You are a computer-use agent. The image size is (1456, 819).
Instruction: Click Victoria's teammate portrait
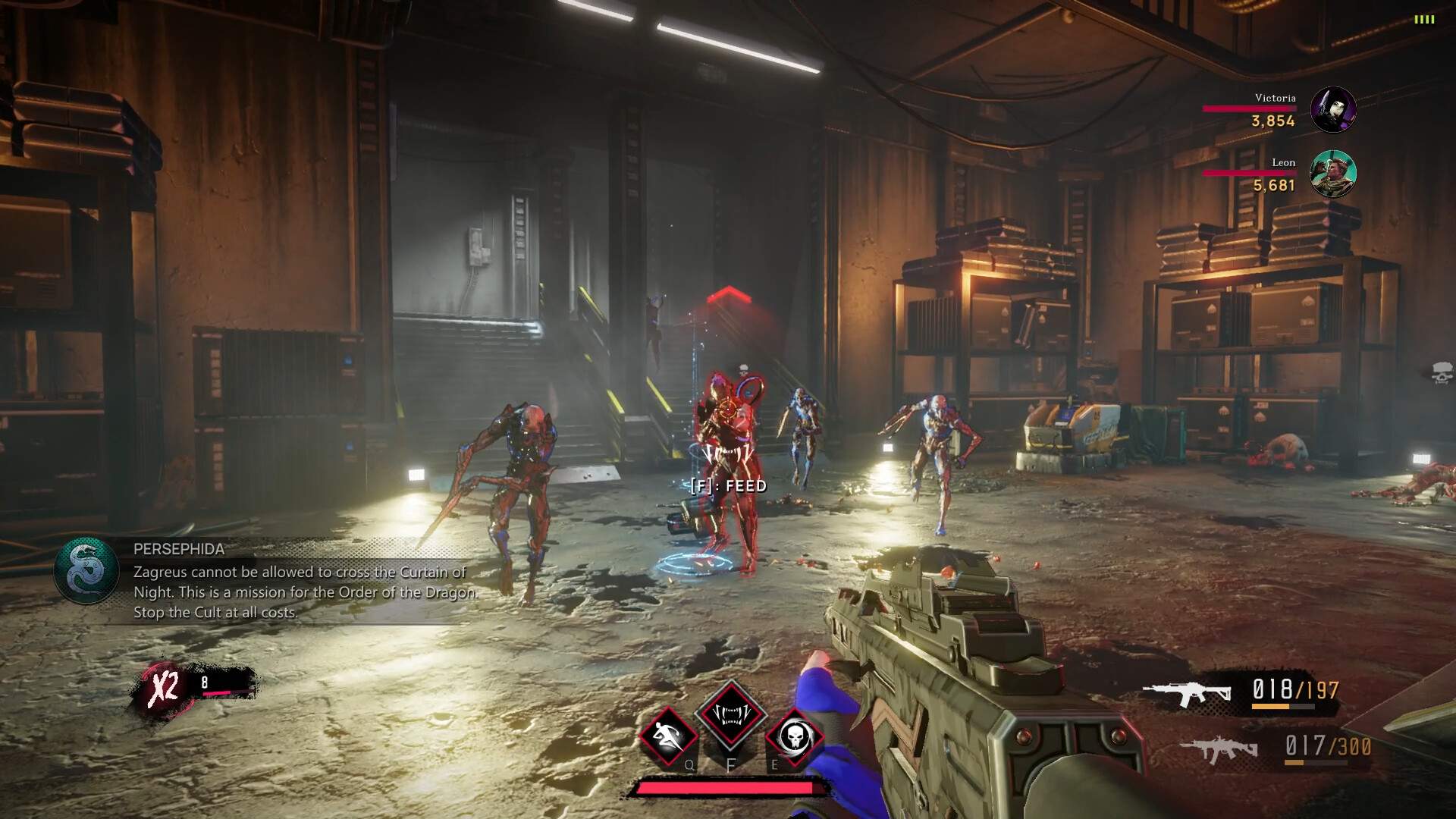coord(1333,109)
